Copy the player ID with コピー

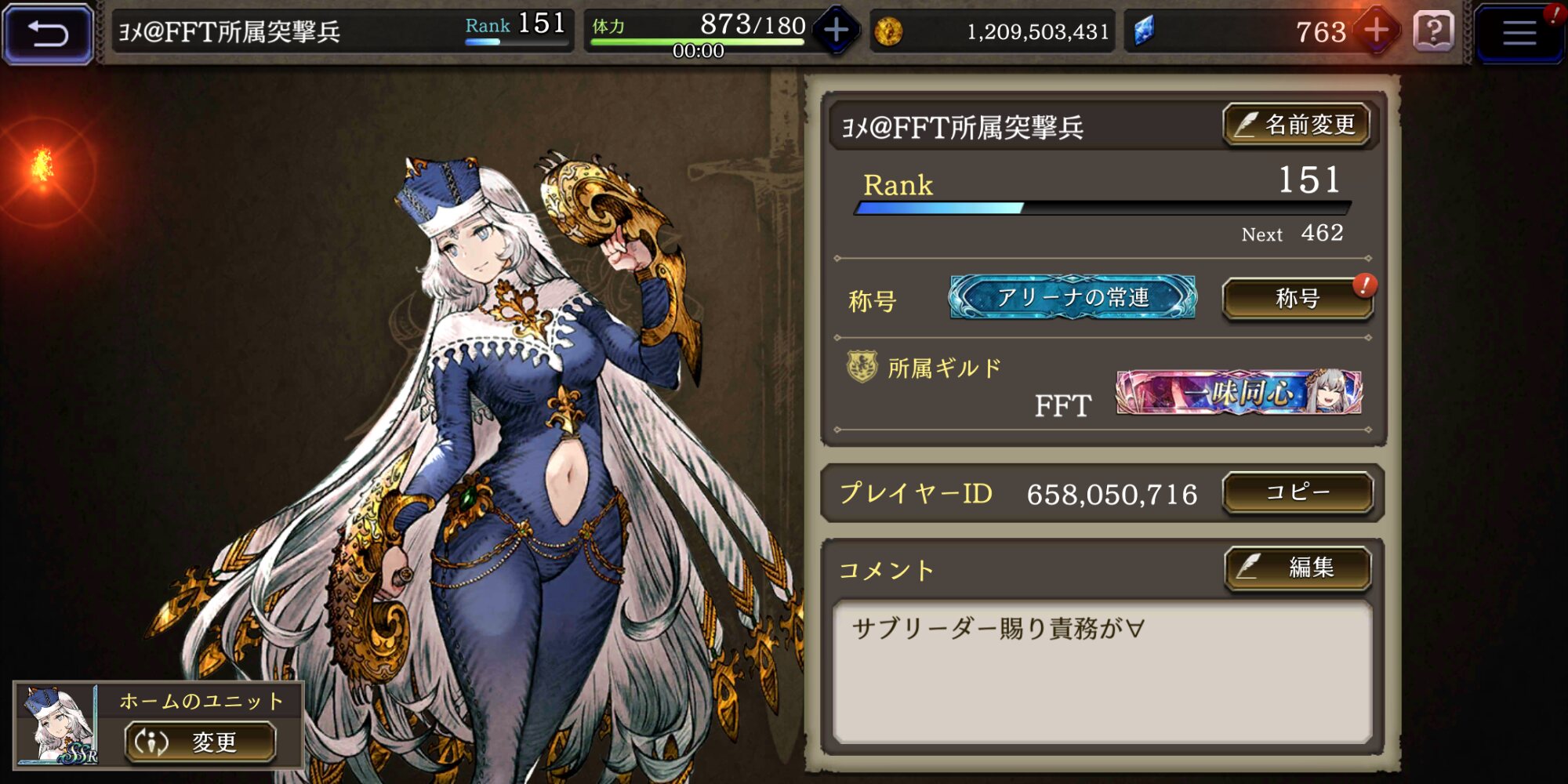tap(1298, 492)
